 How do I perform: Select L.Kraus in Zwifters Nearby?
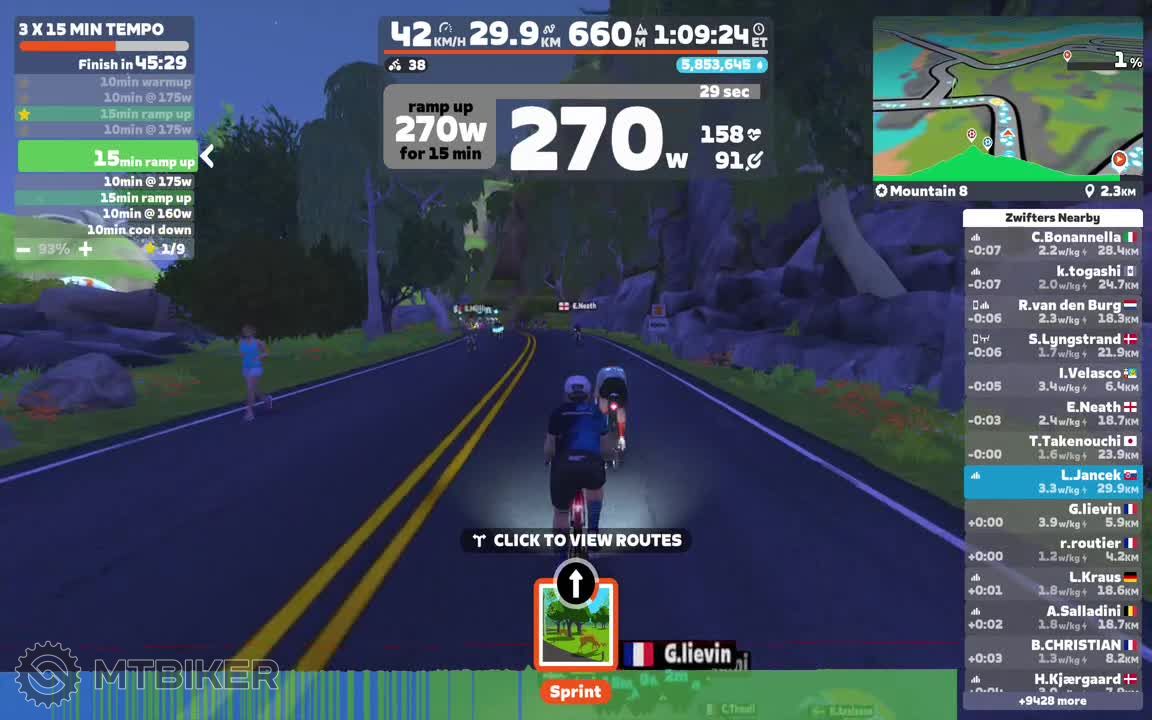(1052, 584)
